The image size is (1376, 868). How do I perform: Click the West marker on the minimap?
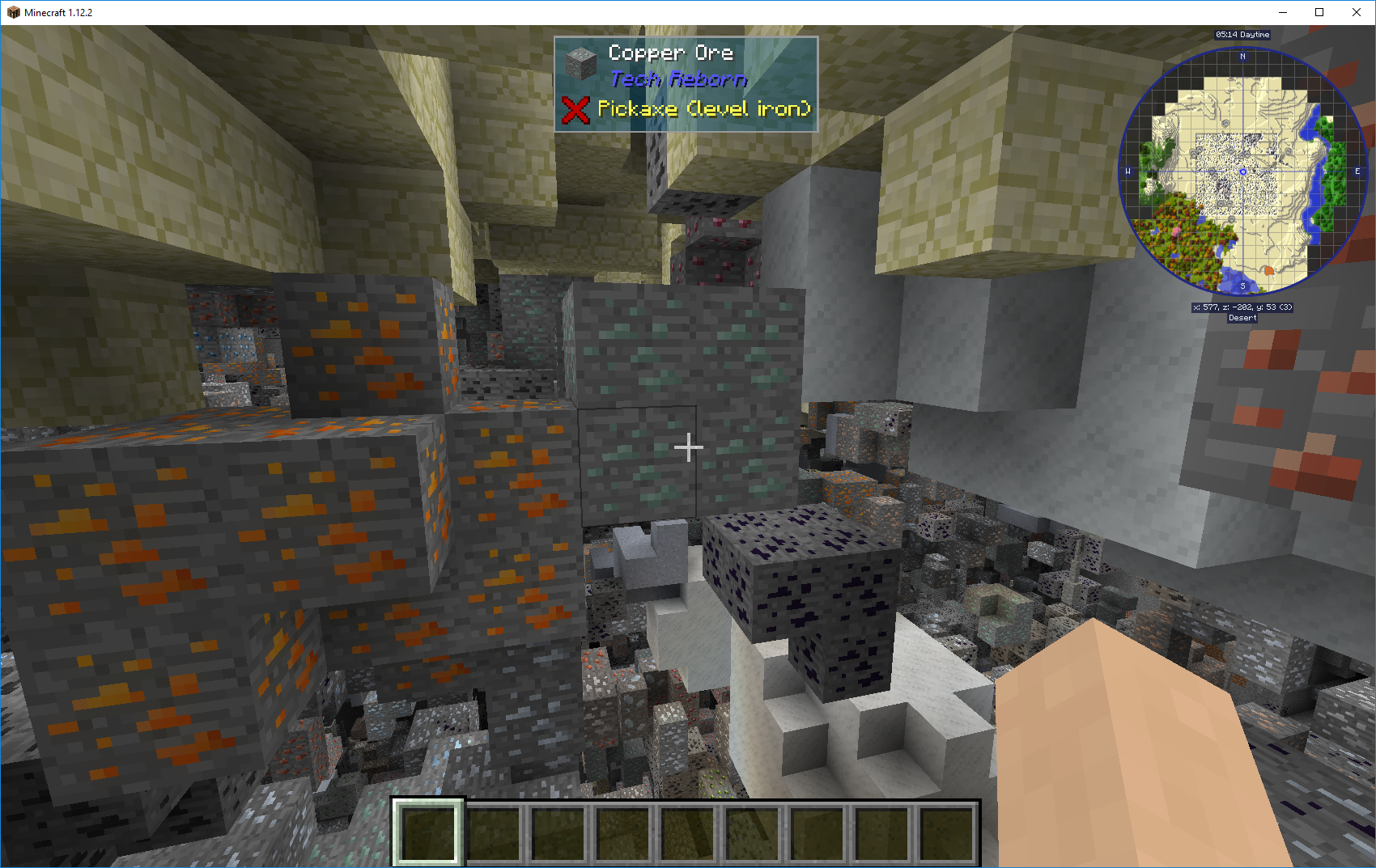[1128, 171]
